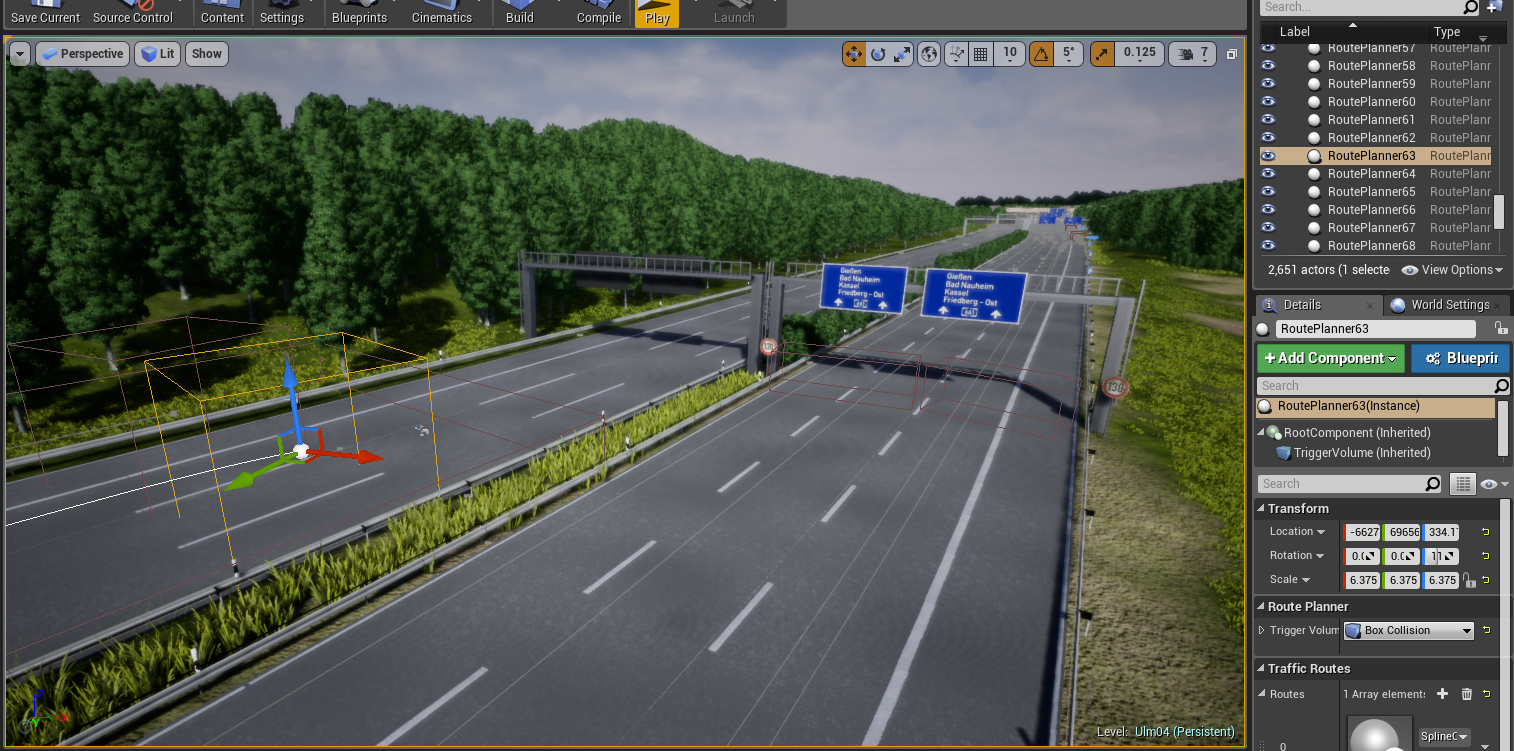Screen dimensions: 1514x751
Task: Toggle rotation snapping angle icon
Action: coord(1041,53)
